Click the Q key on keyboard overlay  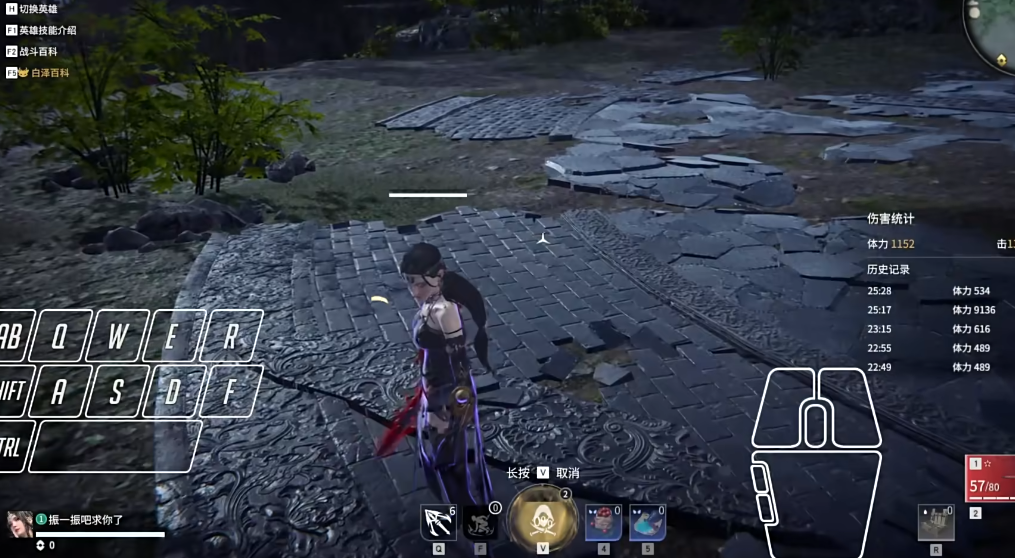[x=58, y=337]
